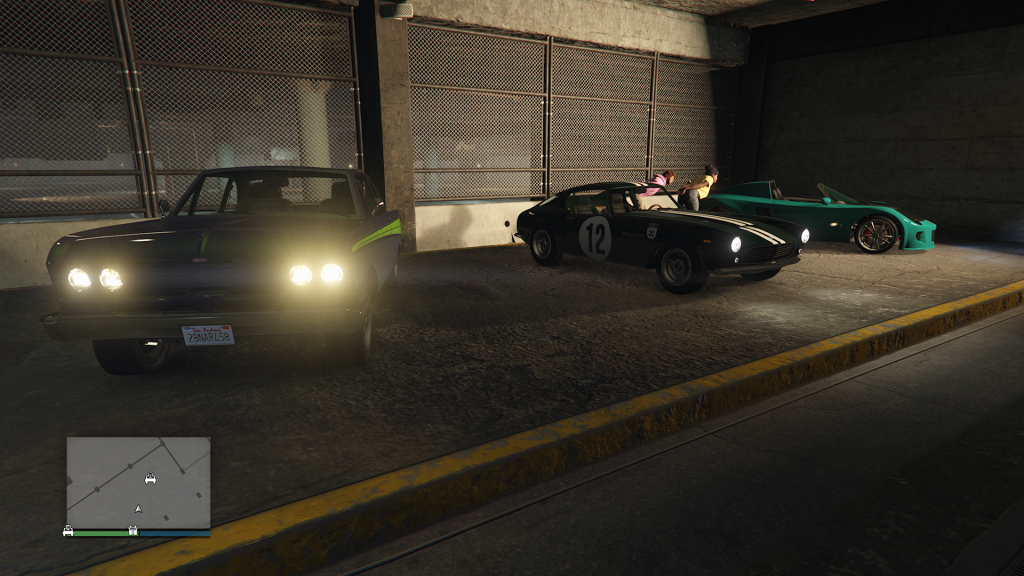Select the vest-shaped blip on the minimap's bottom edge

click(x=133, y=530)
